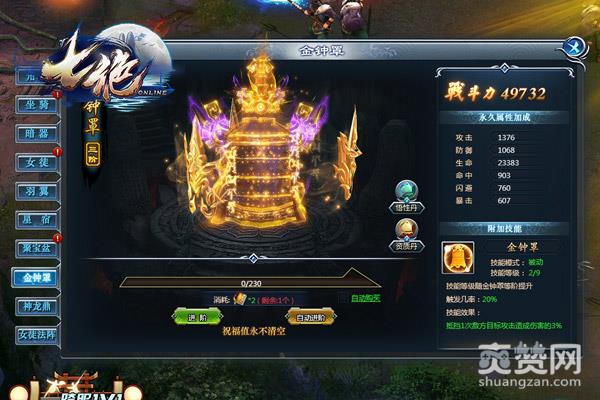Switch to the 神龙鼎 tab
Viewport: 600px width, 400px height.
[x=33, y=306]
